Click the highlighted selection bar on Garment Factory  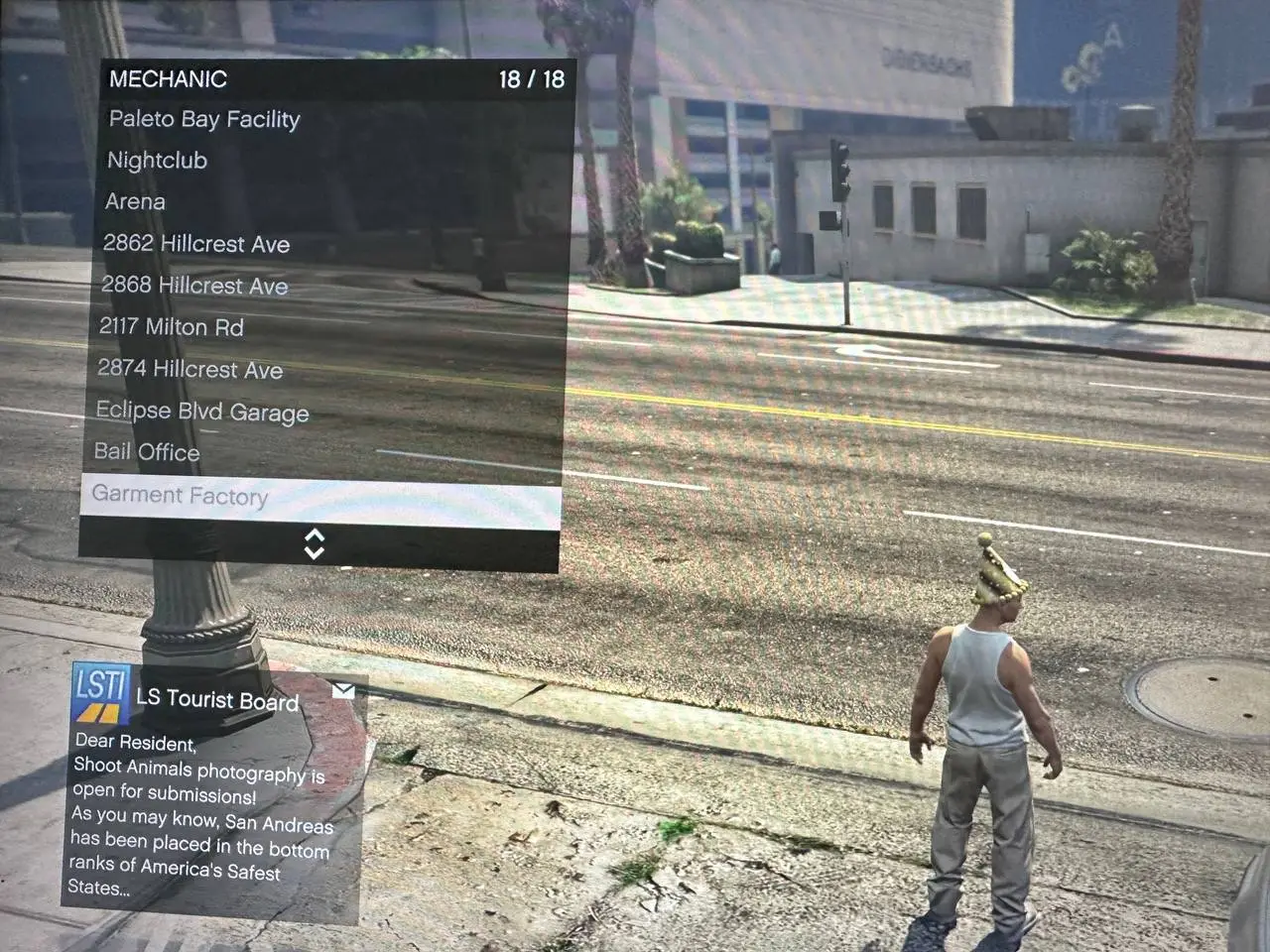click(x=317, y=496)
